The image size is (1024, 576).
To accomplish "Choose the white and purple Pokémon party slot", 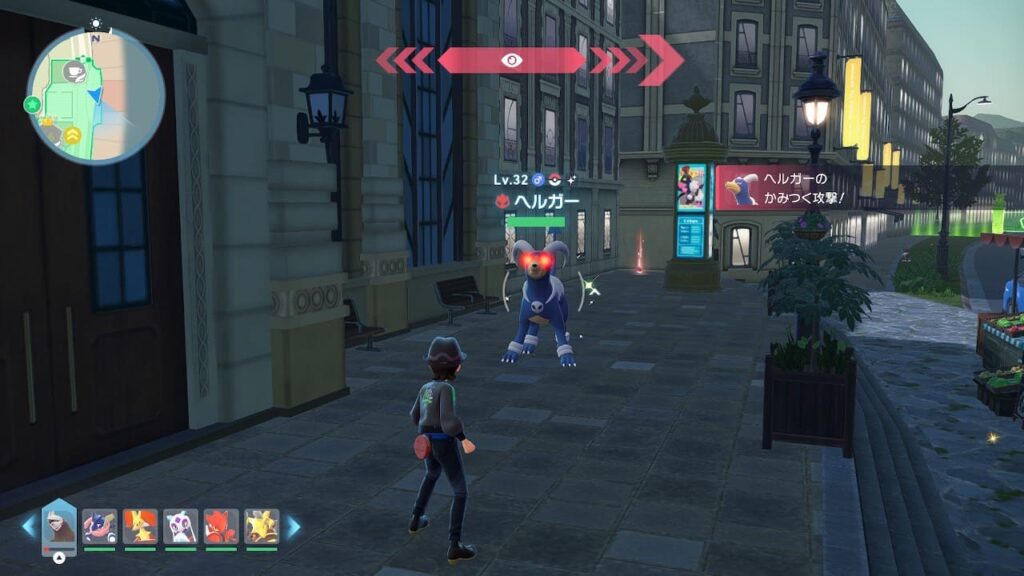I will click(180, 526).
